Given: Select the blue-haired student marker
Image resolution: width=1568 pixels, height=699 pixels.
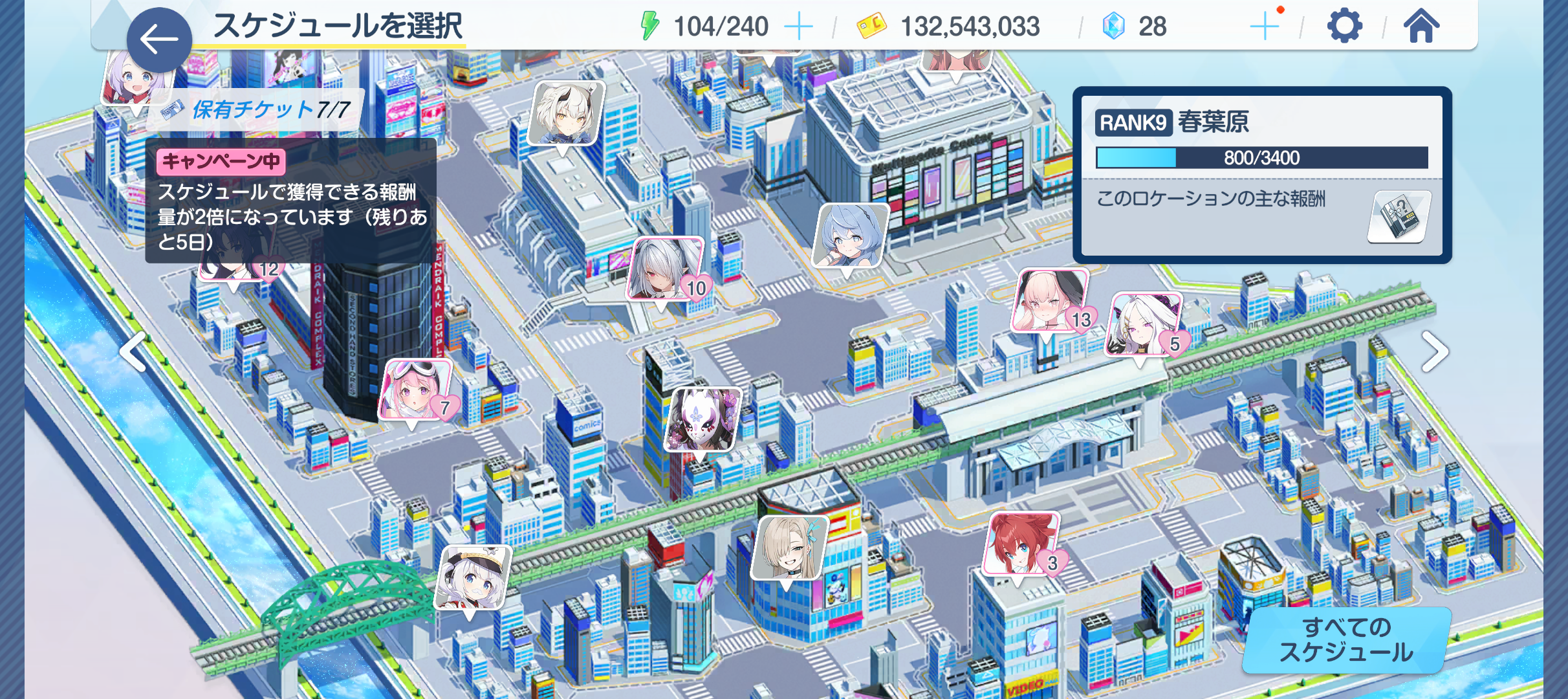Looking at the screenshot, I should coord(849,235).
